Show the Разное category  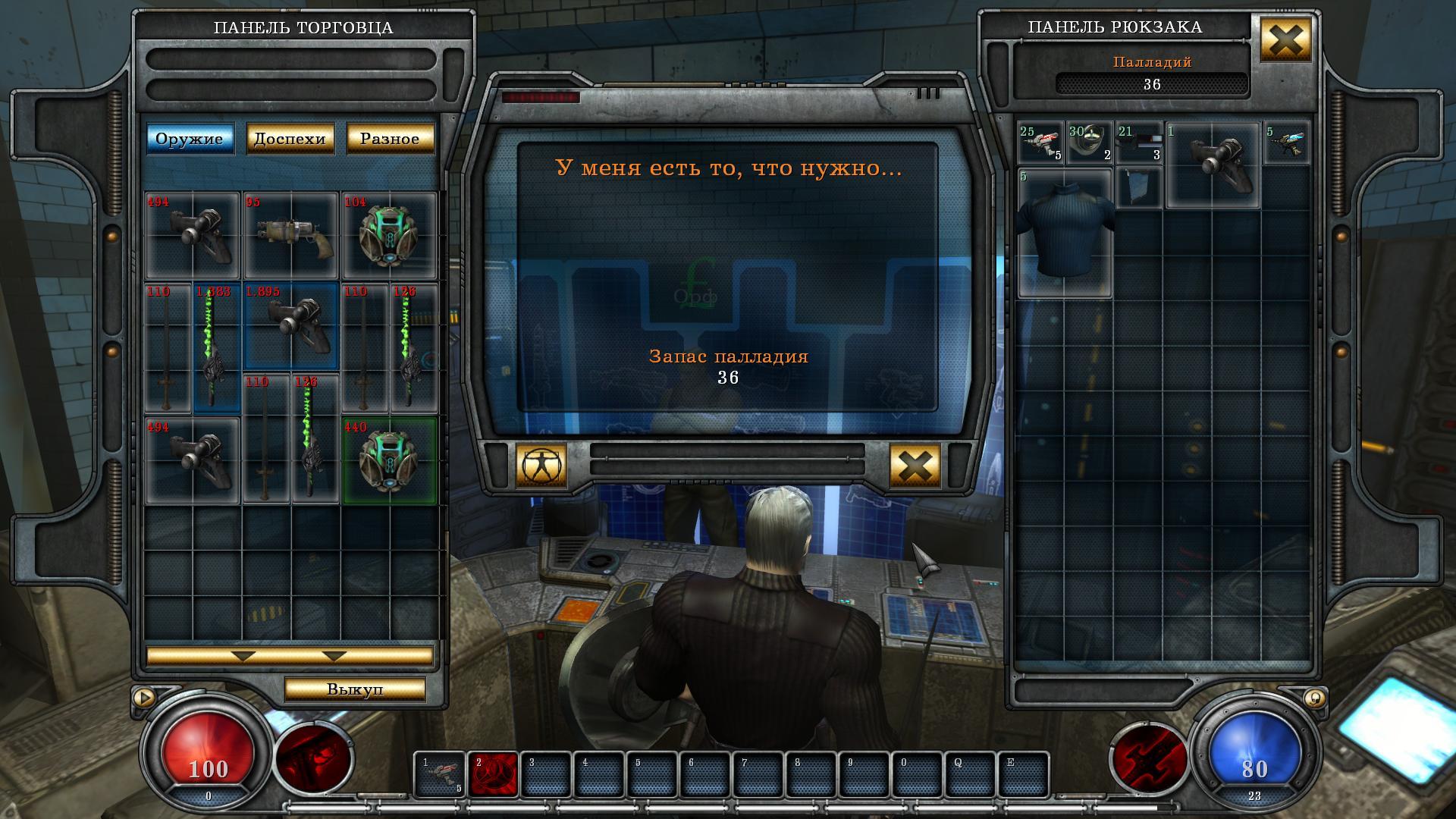390,139
